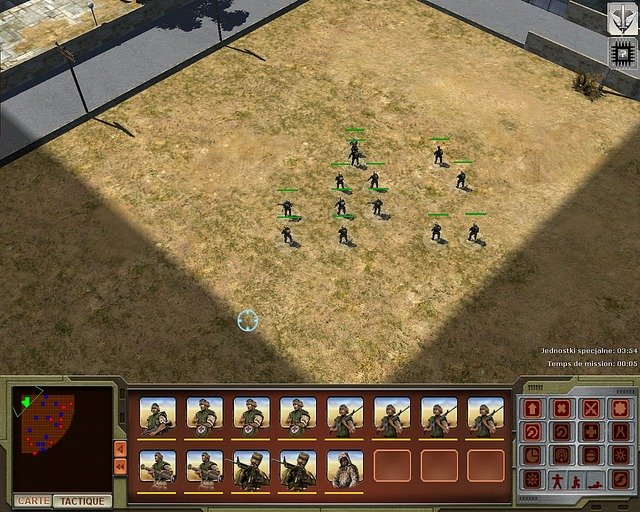Set stance to standing
Screen dimensions: 640x512
558,481
